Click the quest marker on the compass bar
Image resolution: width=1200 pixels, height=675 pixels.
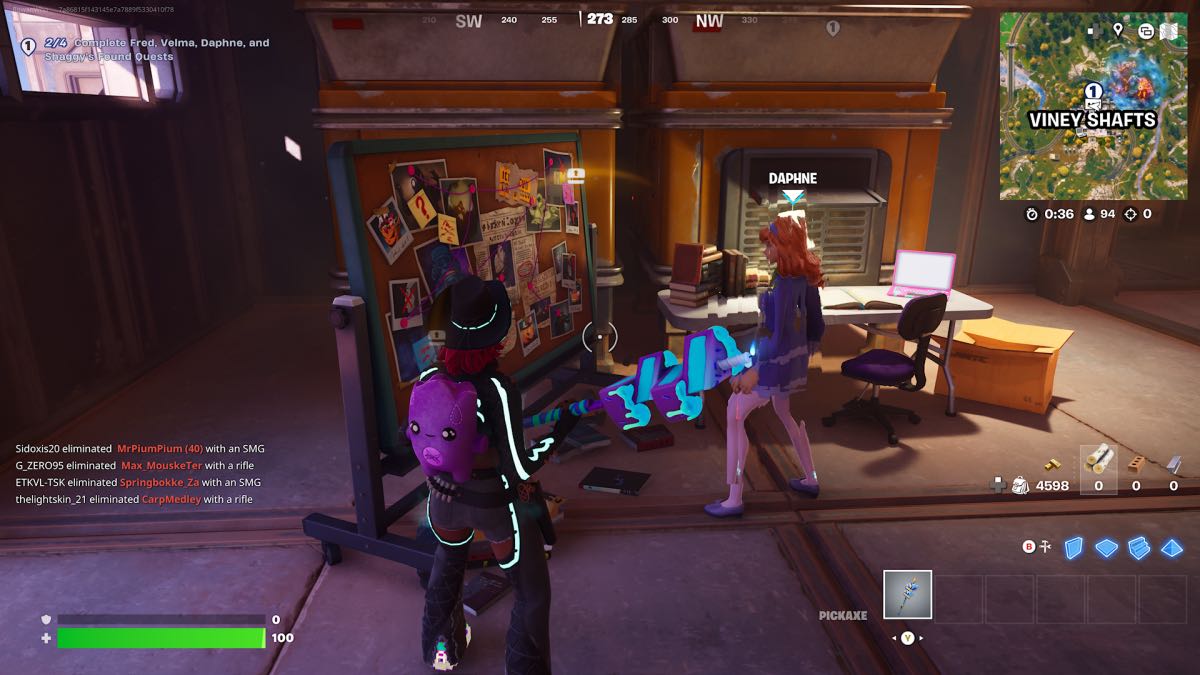coord(832,28)
